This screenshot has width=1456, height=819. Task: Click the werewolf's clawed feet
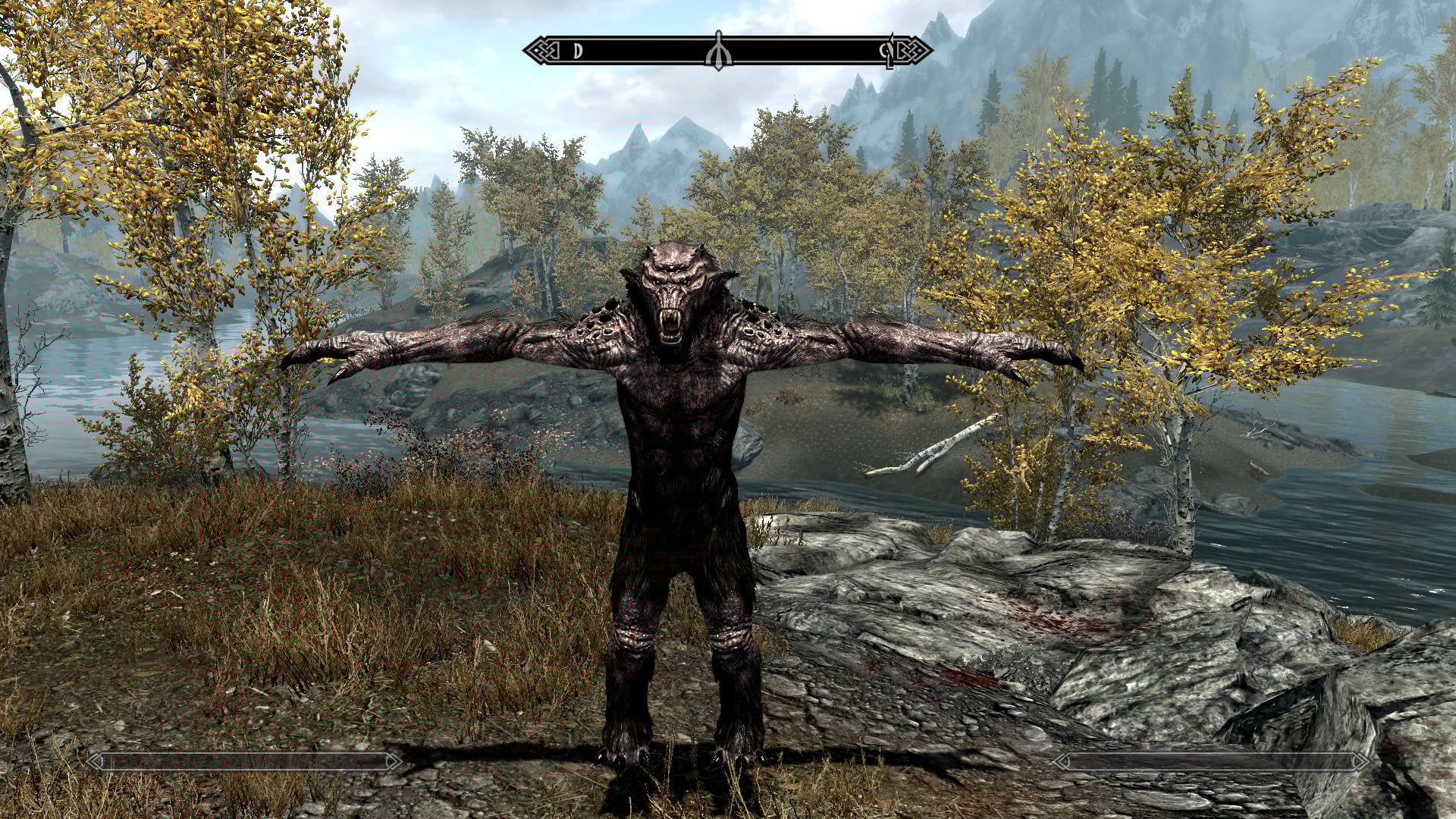click(675, 758)
